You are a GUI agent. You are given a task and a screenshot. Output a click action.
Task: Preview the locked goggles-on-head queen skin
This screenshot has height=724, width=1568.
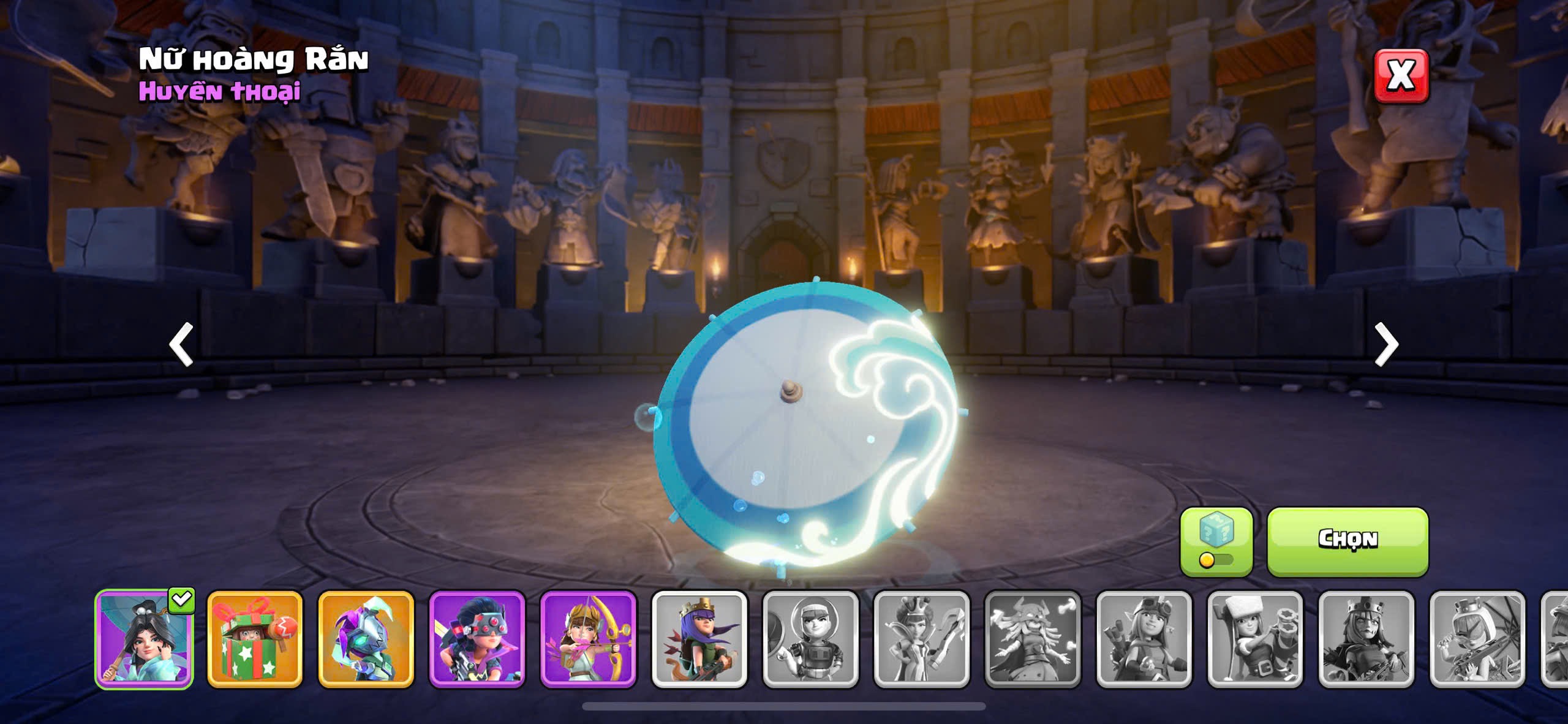coord(1144,639)
